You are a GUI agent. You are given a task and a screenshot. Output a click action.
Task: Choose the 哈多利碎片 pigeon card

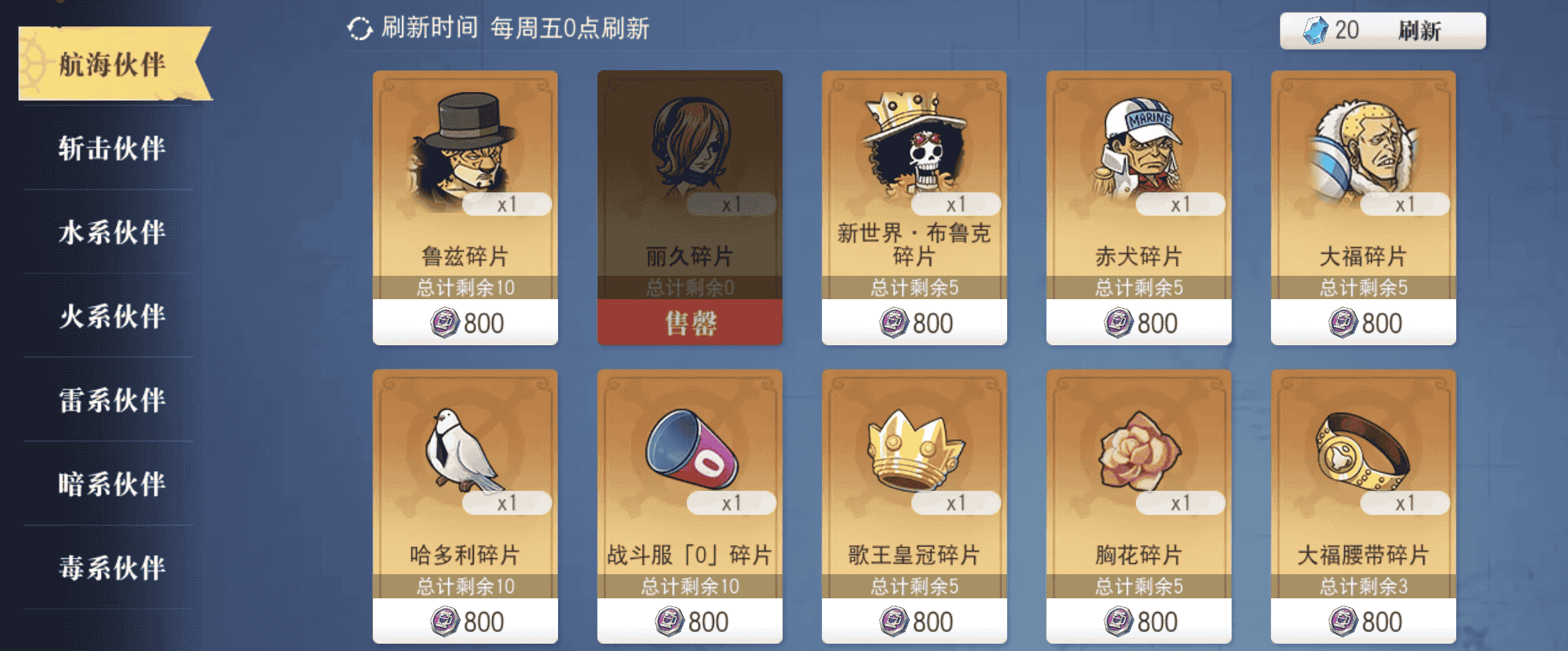pyautogui.click(x=465, y=505)
